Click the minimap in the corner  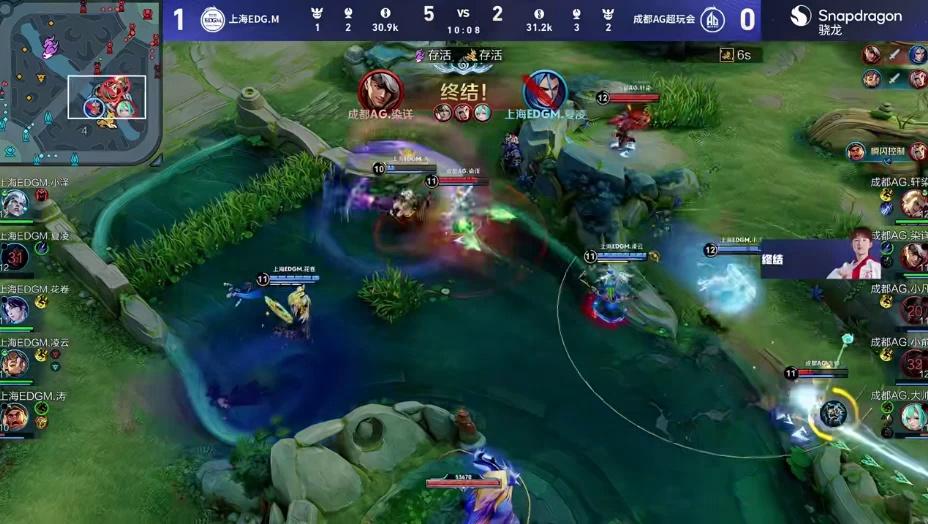point(80,82)
